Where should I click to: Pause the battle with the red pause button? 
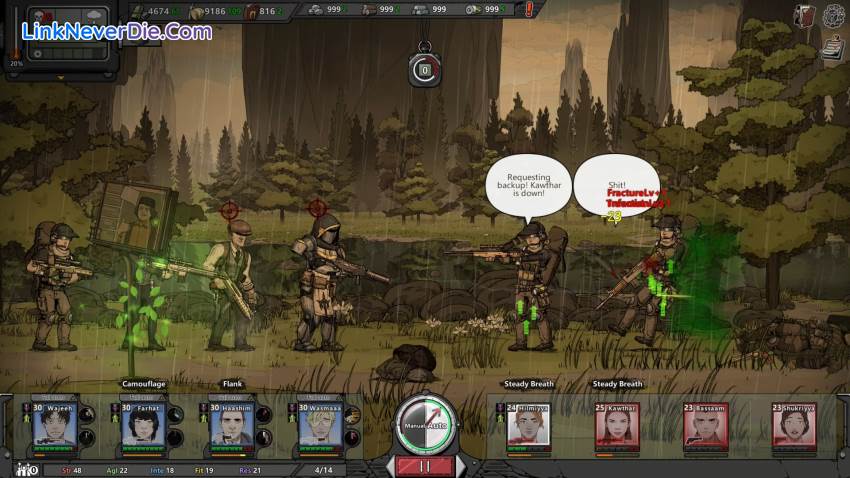pos(425,466)
